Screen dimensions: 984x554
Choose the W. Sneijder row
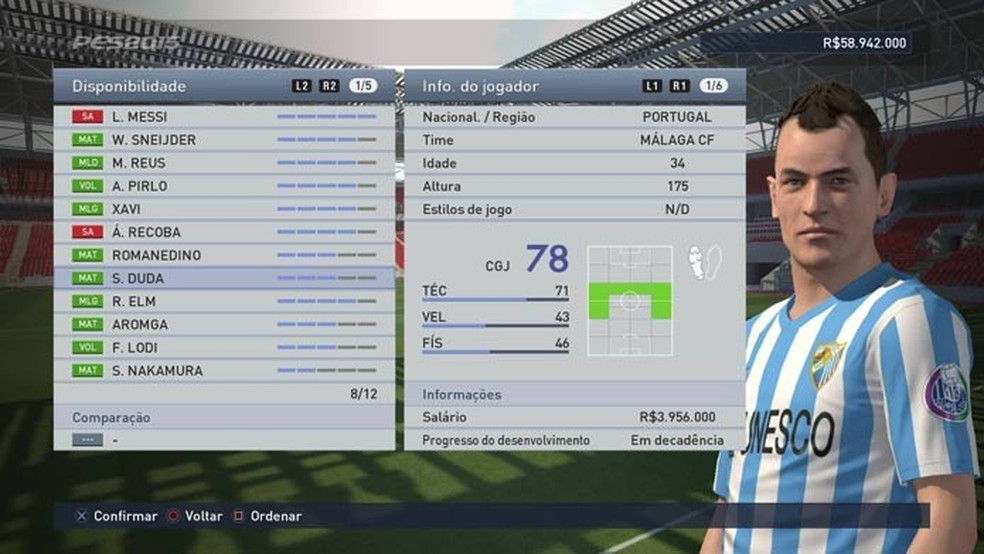224,140
